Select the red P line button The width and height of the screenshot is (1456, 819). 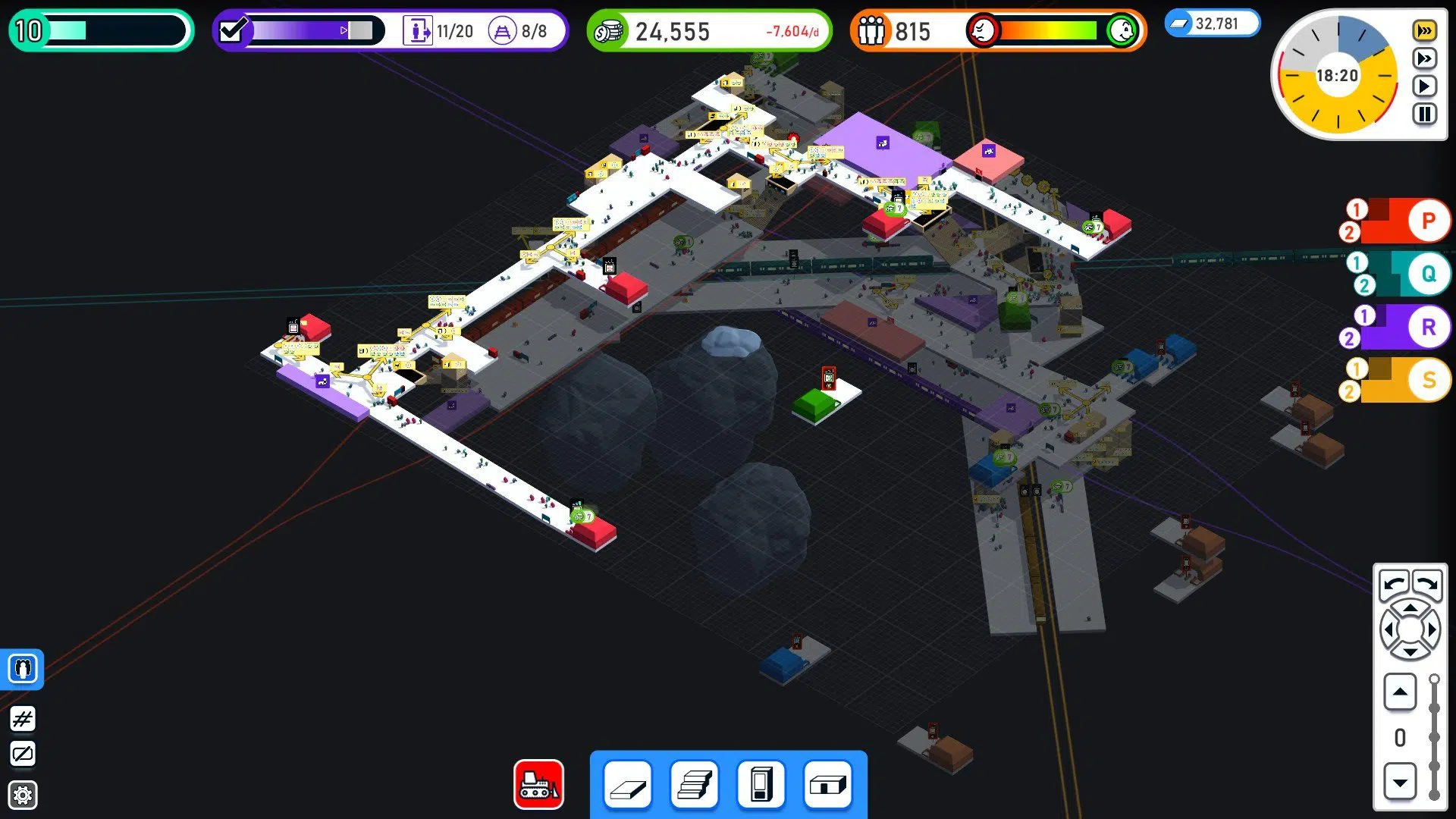[x=1427, y=221]
